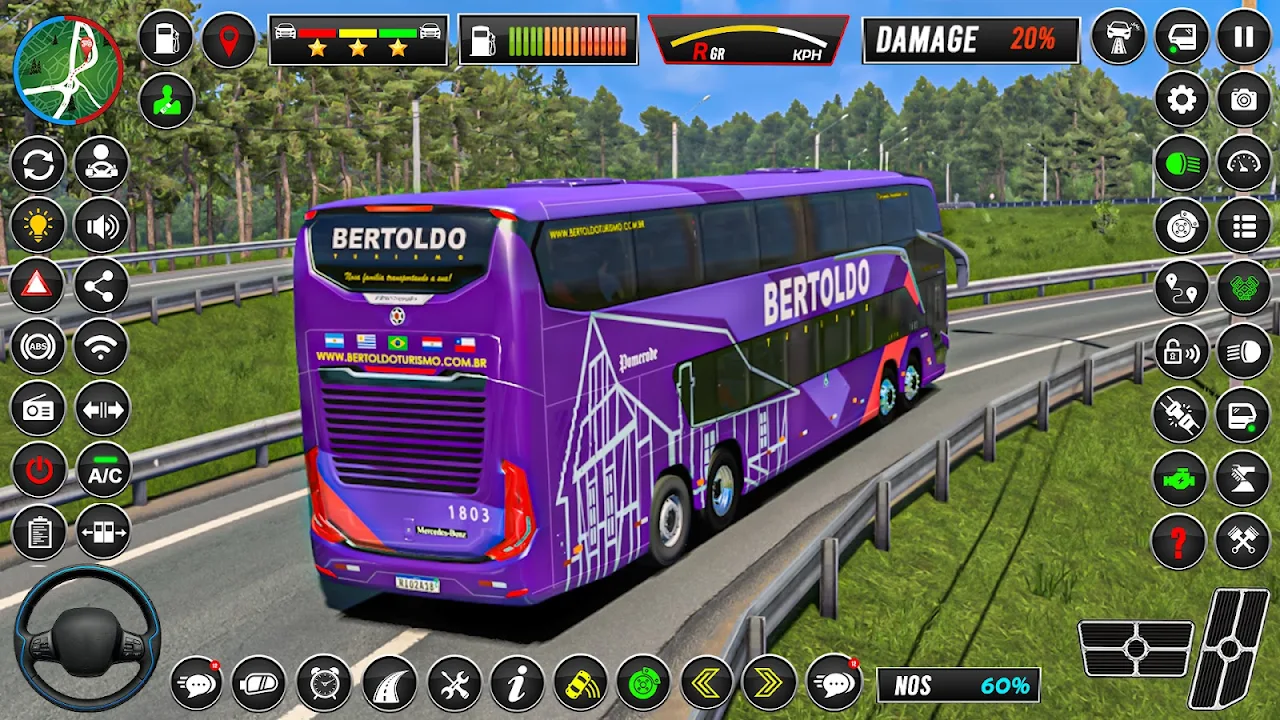Pause the game
Image resolution: width=1280 pixels, height=720 pixels.
click(1243, 38)
